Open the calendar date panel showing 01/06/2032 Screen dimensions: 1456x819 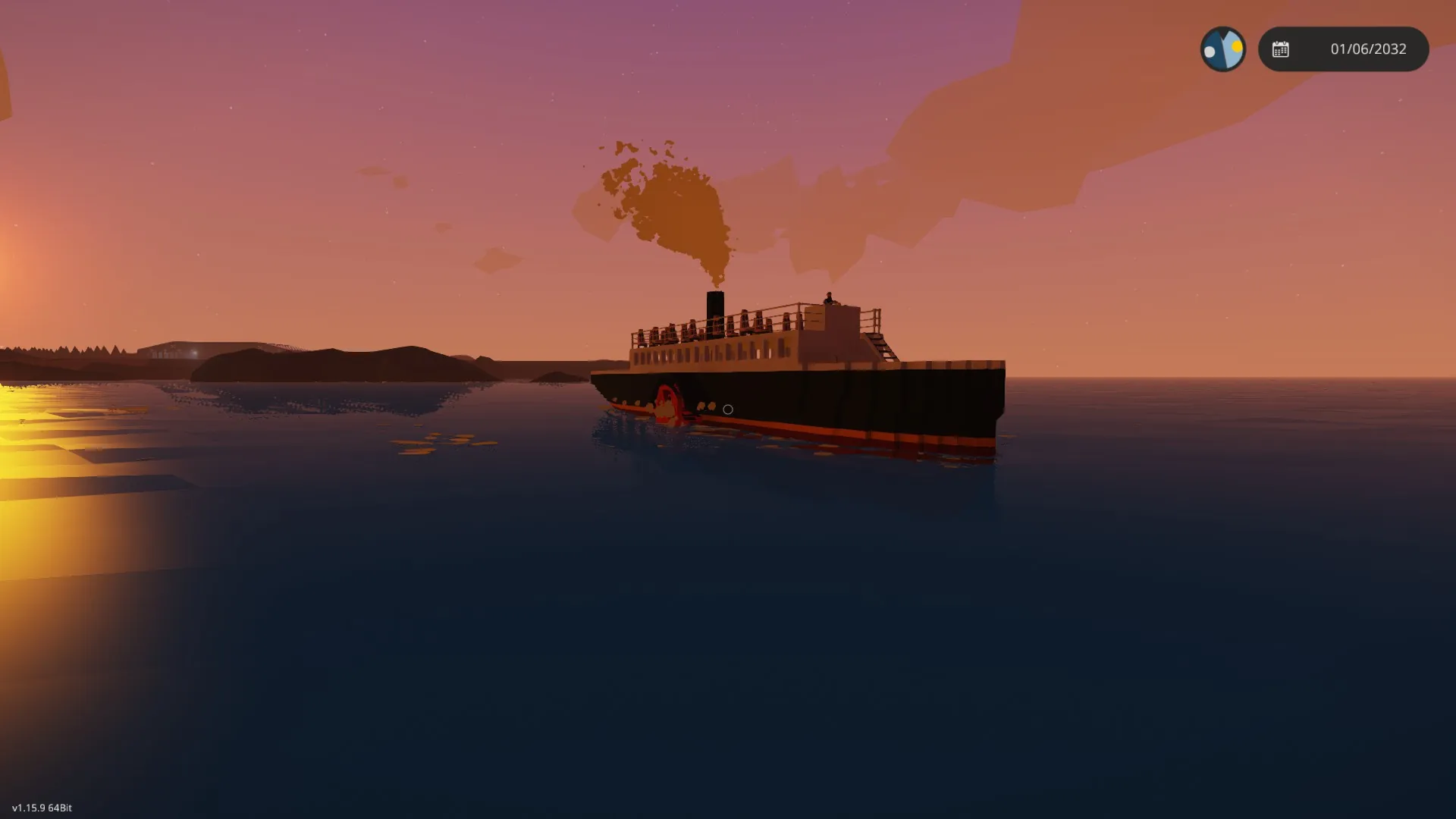click(1343, 49)
